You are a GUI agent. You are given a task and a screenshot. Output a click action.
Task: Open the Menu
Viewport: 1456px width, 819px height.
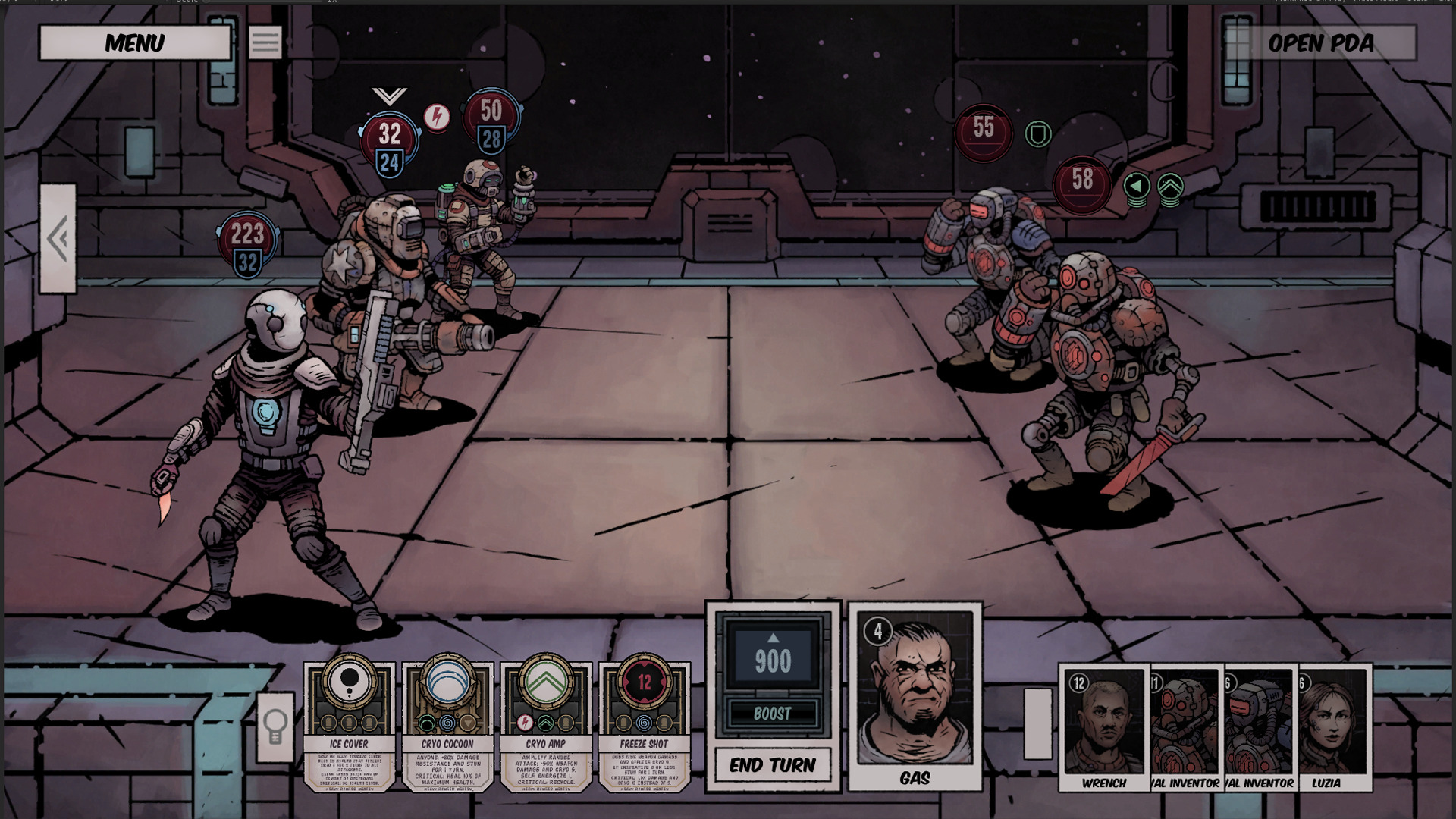(135, 43)
